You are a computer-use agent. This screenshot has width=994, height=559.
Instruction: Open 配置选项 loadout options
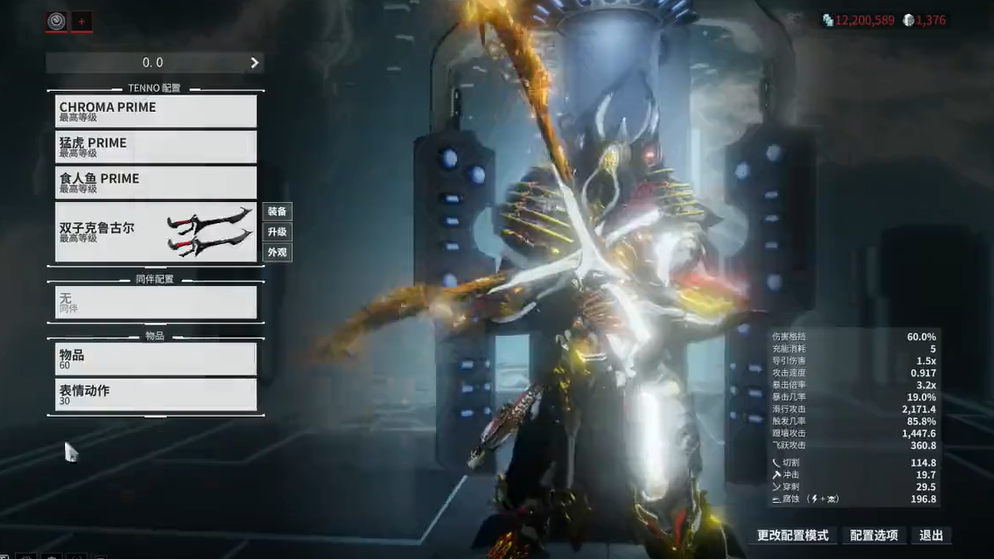point(874,536)
